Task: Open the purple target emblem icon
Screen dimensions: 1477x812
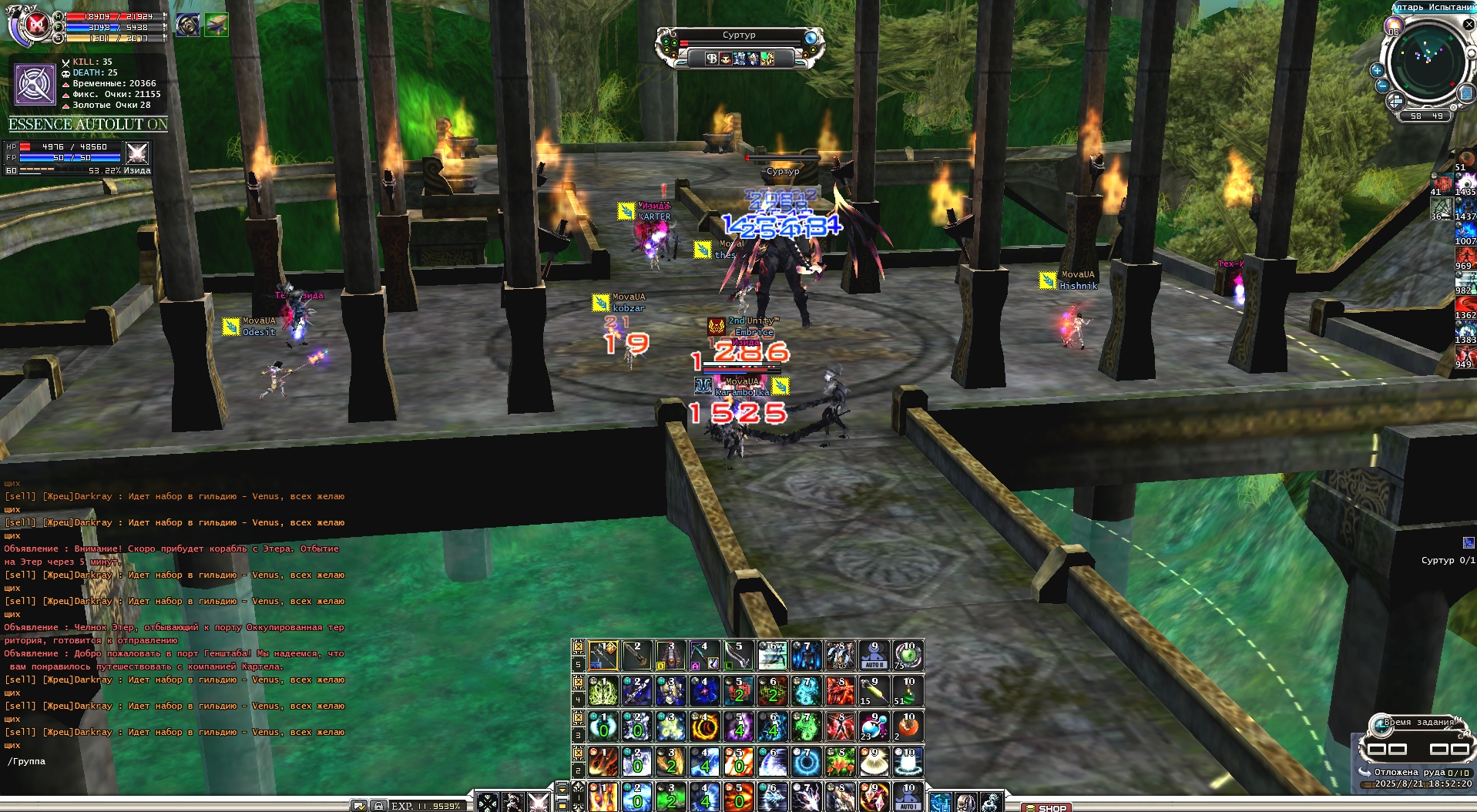Action: point(35,84)
